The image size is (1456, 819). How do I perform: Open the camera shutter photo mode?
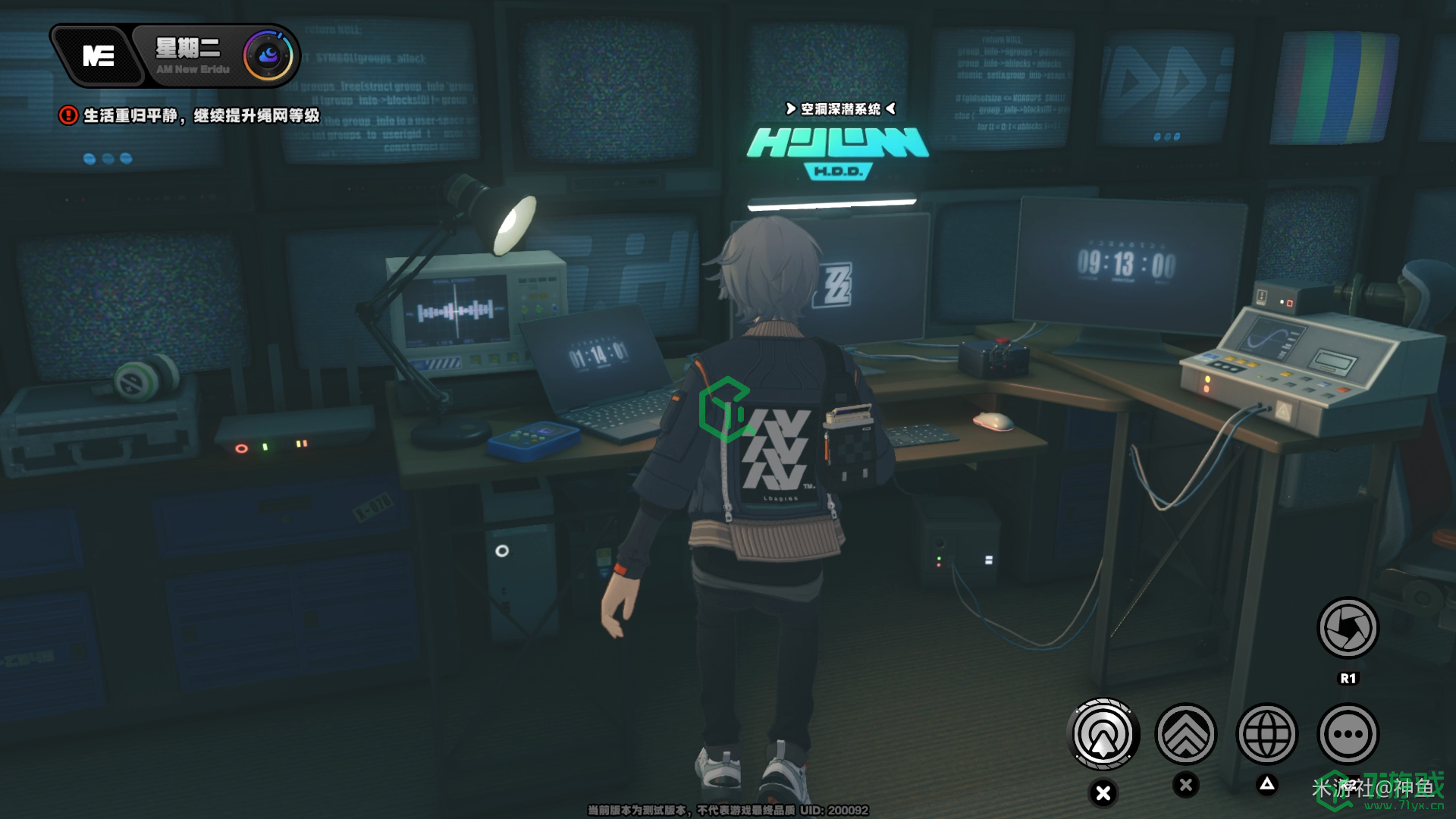[x=1348, y=628]
